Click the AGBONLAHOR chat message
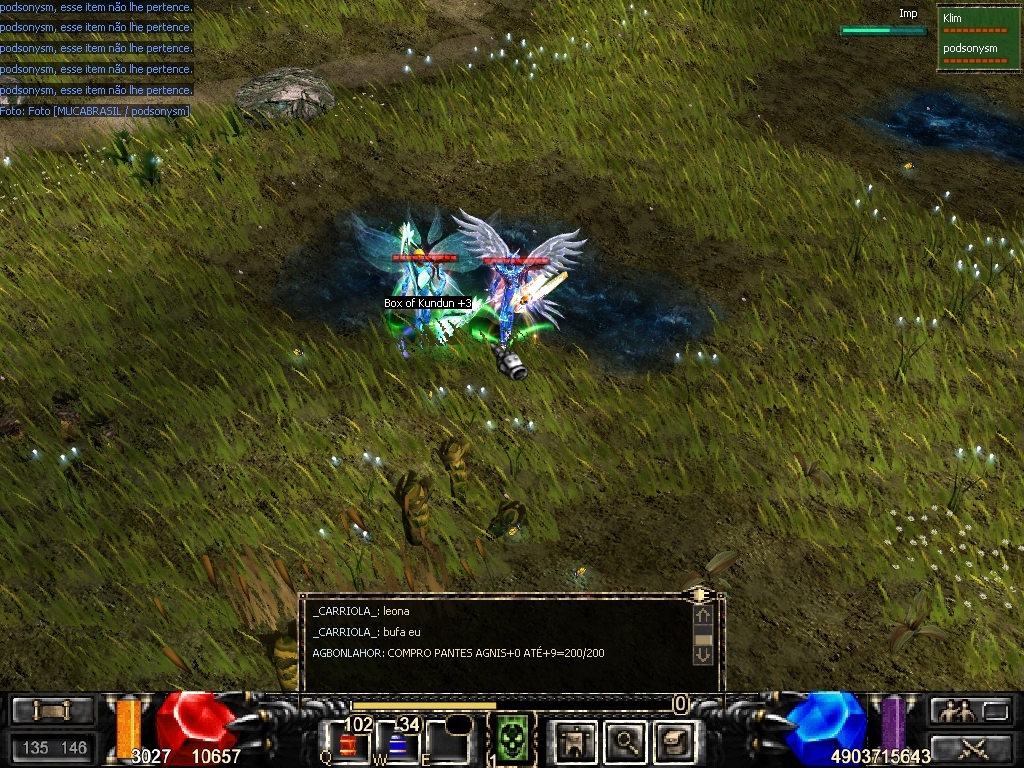 458,653
